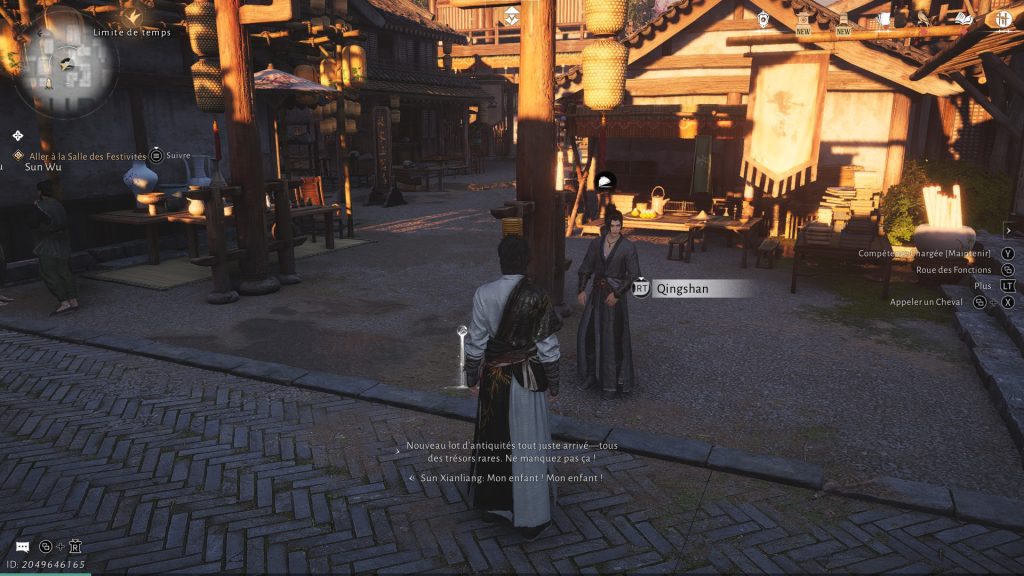1024x576 pixels.
Task: Click the four-way diamond icon below the minimap
Action: pyautogui.click(x=18, y=135)
